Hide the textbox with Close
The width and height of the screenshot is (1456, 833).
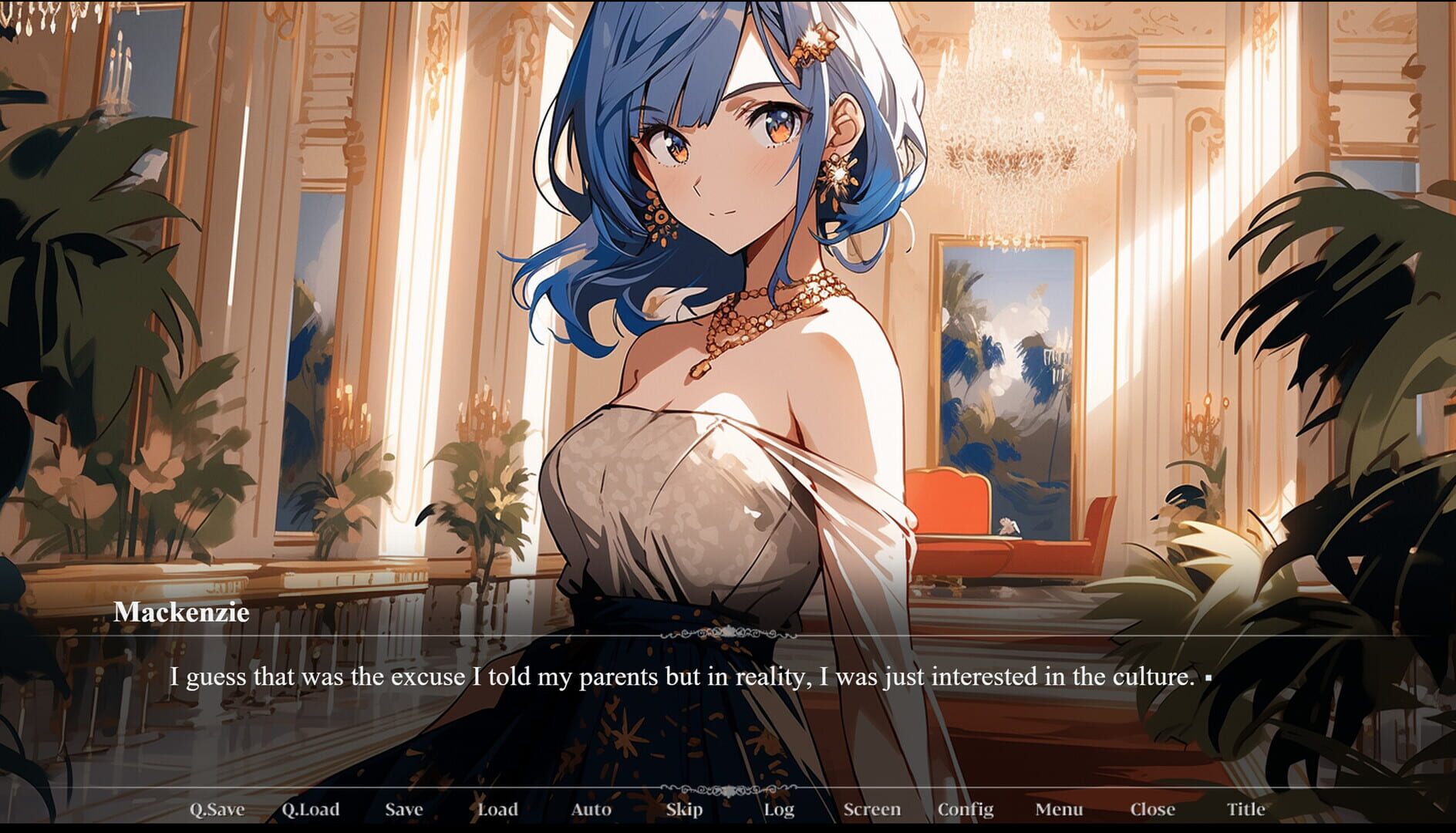1152,809
